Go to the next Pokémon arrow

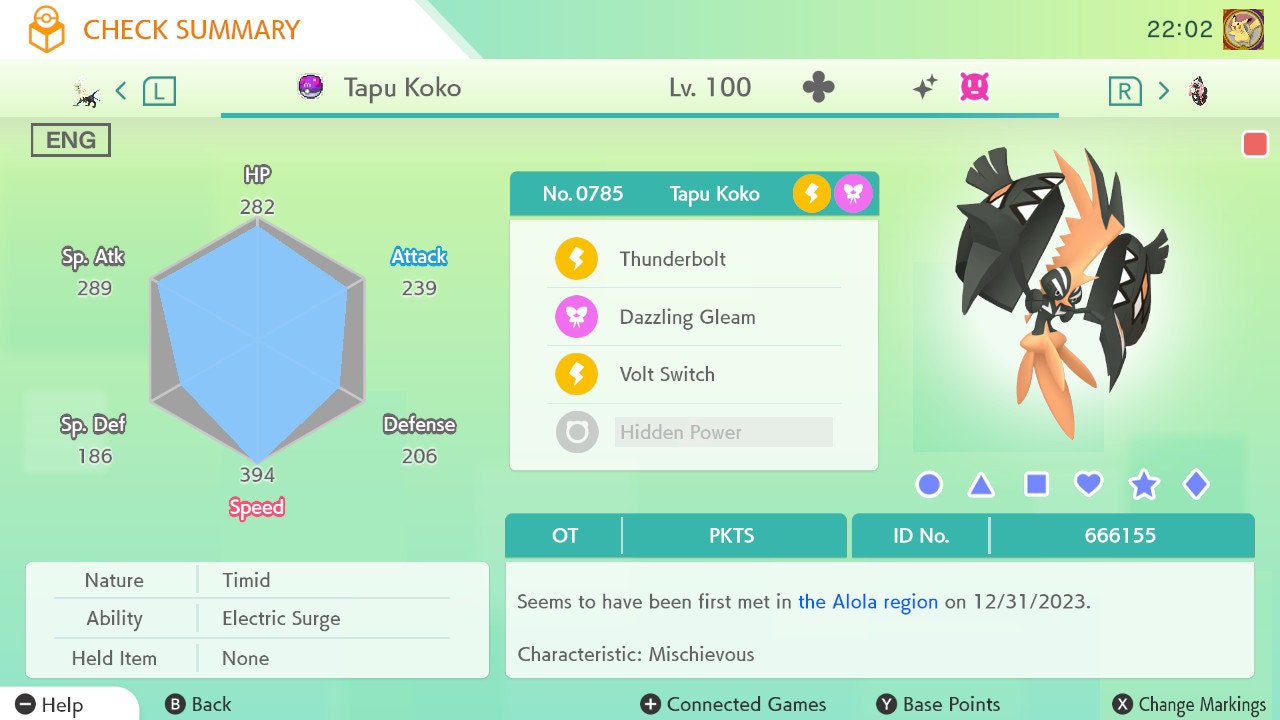[x=1163, y=91]
